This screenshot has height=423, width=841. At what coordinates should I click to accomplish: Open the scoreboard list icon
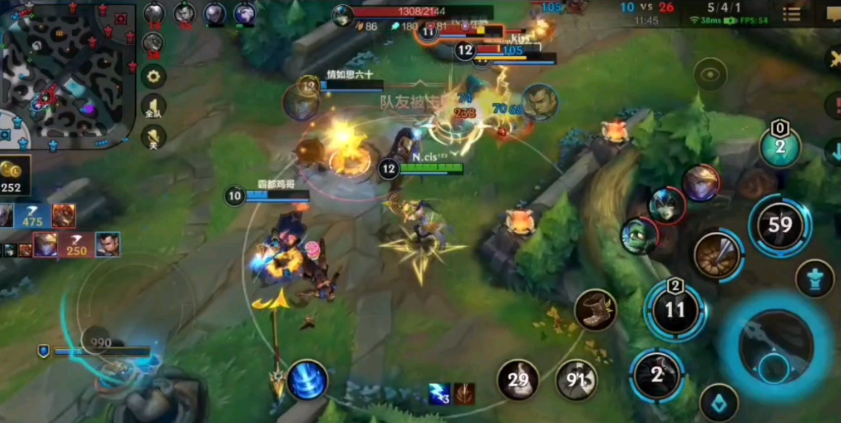[791, 14]
